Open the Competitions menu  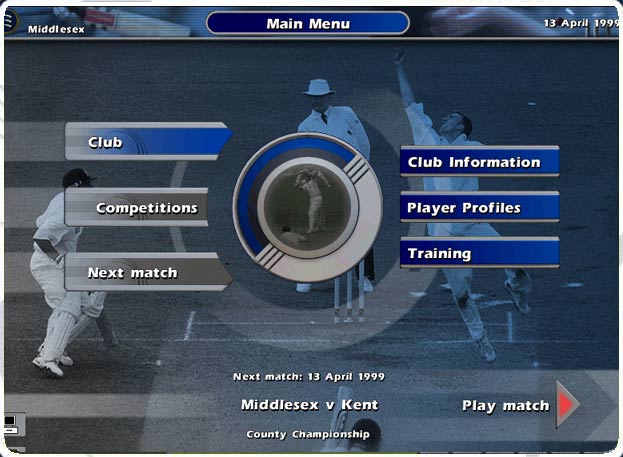click(x=140, y=208)
